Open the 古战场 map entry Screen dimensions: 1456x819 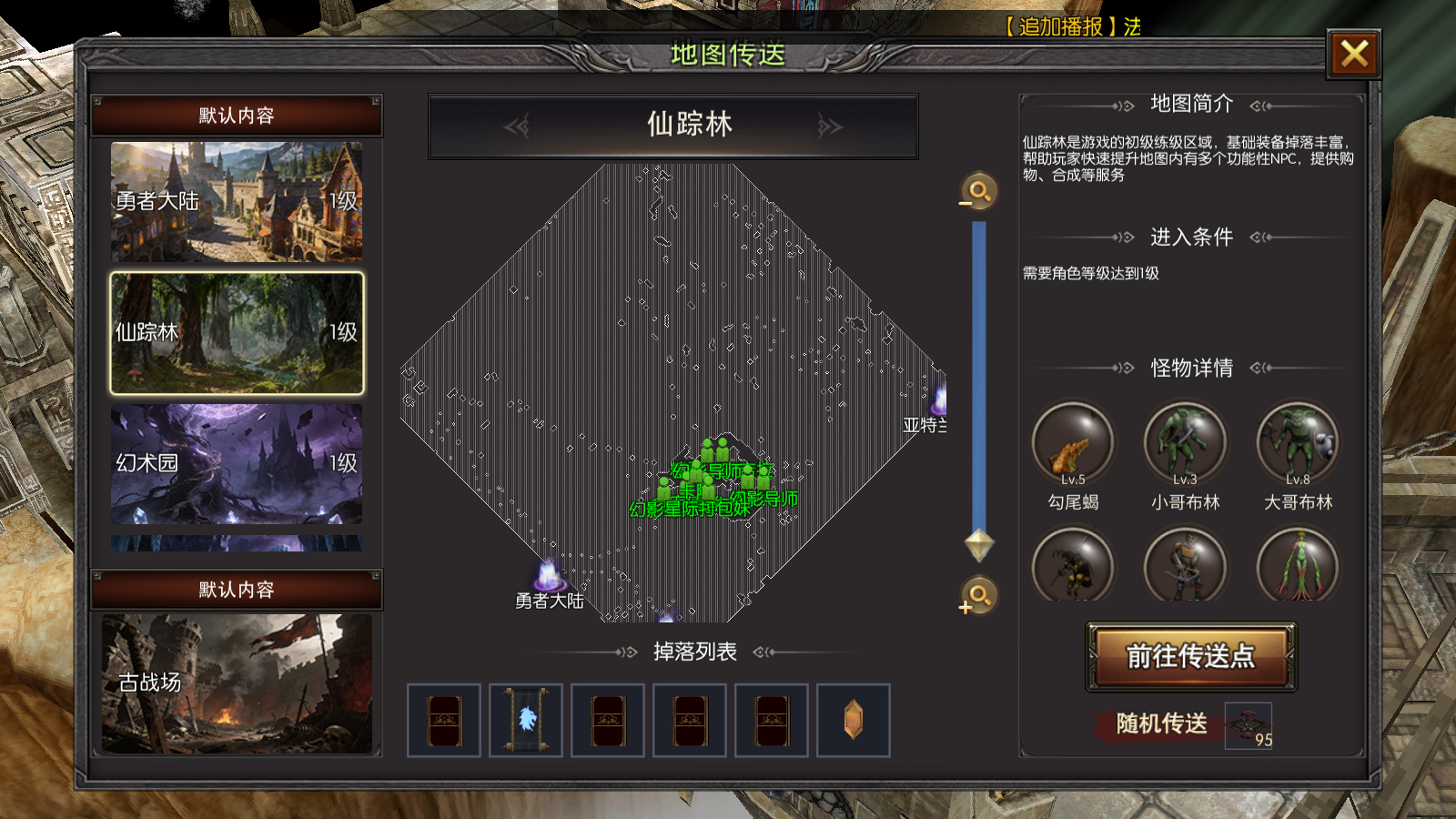(x=237, y=683)
